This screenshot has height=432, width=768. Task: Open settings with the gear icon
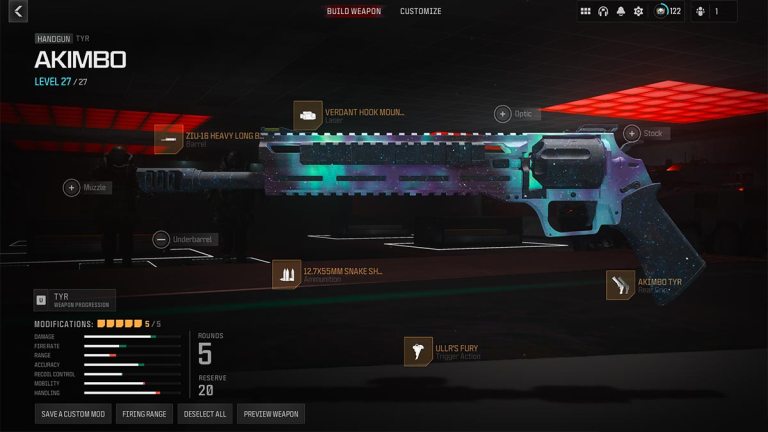(x=639, y=12)
